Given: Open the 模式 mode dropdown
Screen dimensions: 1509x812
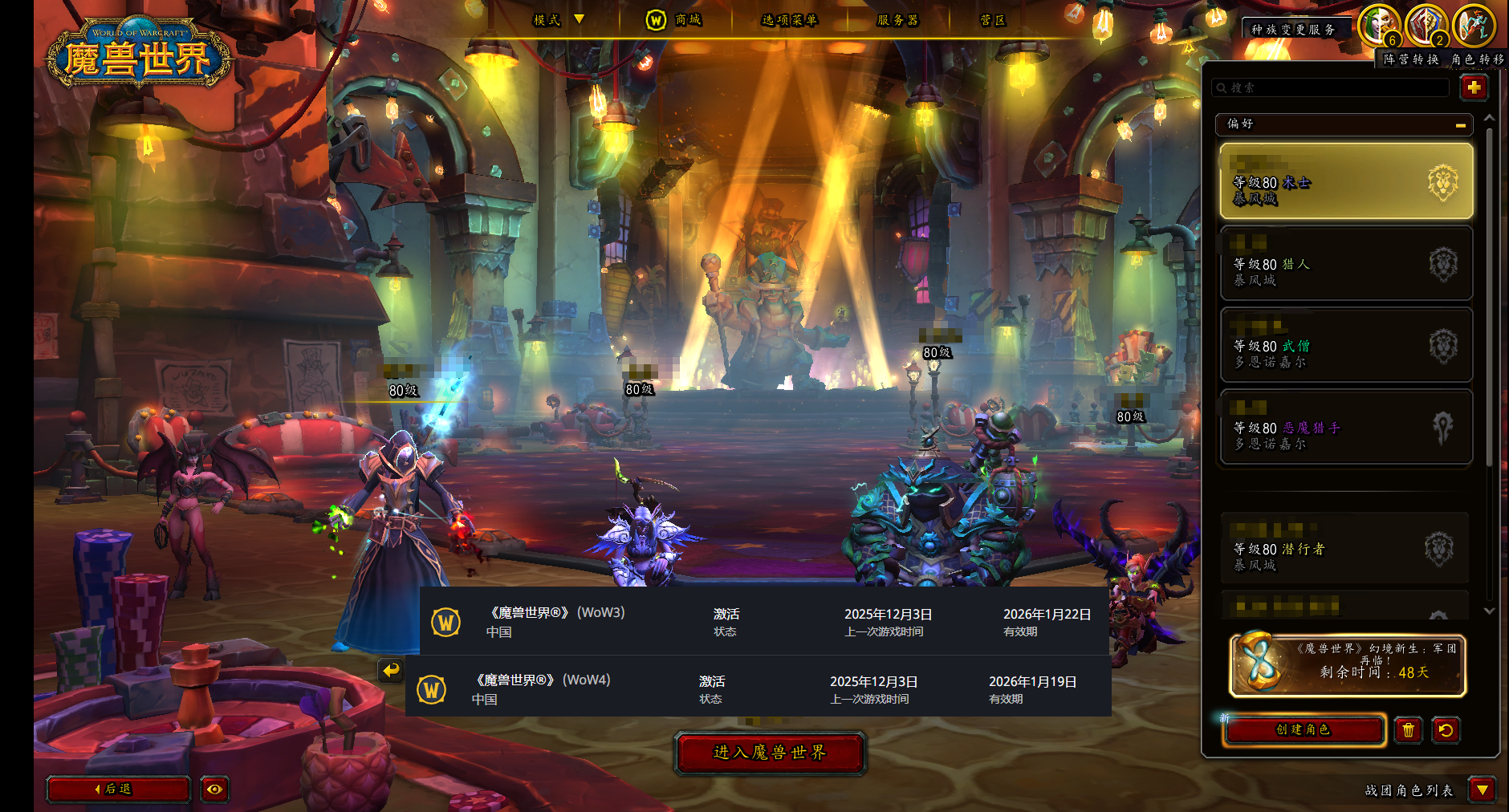Looking at the screenshot, I should (559, 20).
